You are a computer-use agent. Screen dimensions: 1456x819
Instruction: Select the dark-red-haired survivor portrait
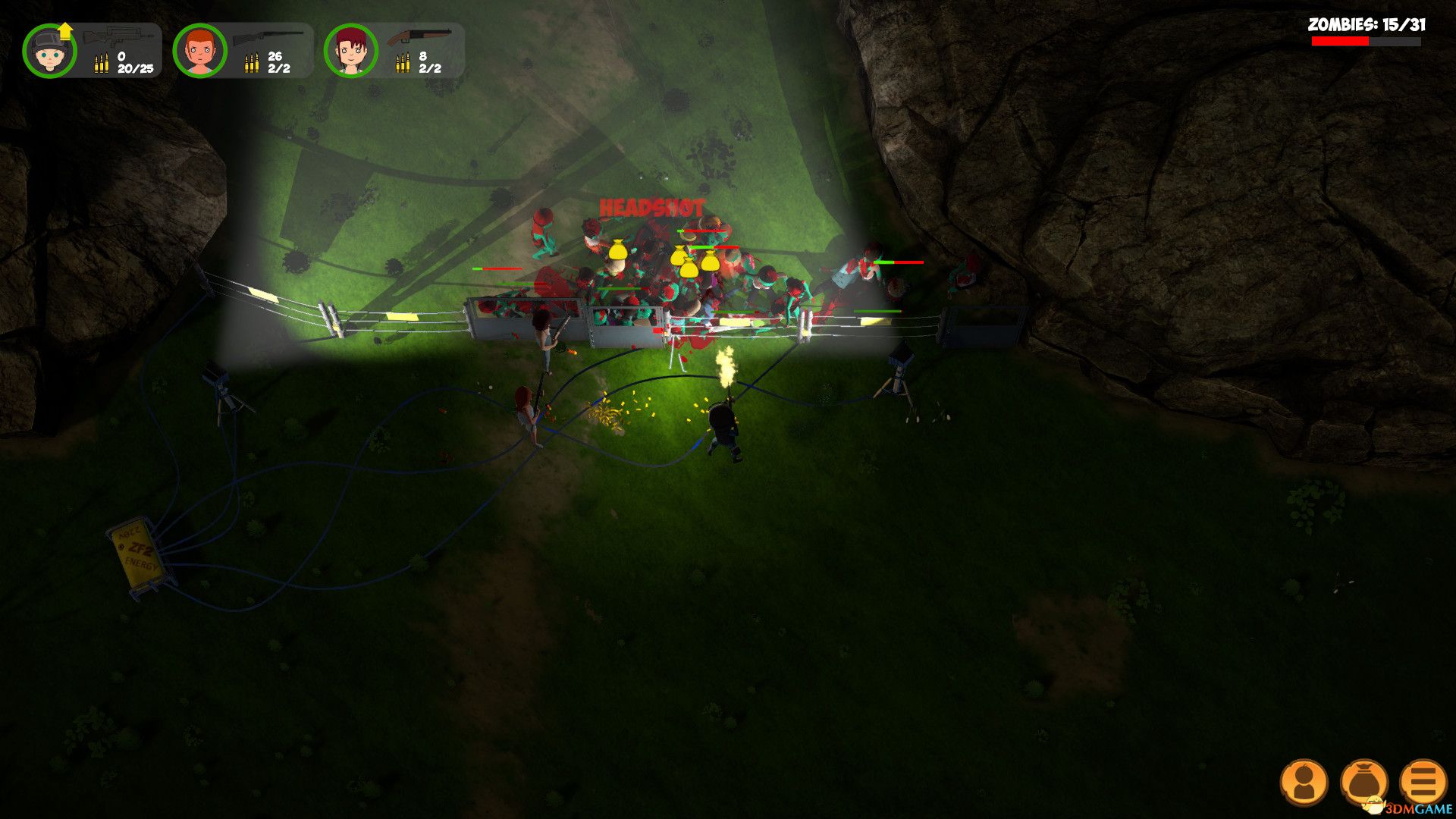coord(351,51)
